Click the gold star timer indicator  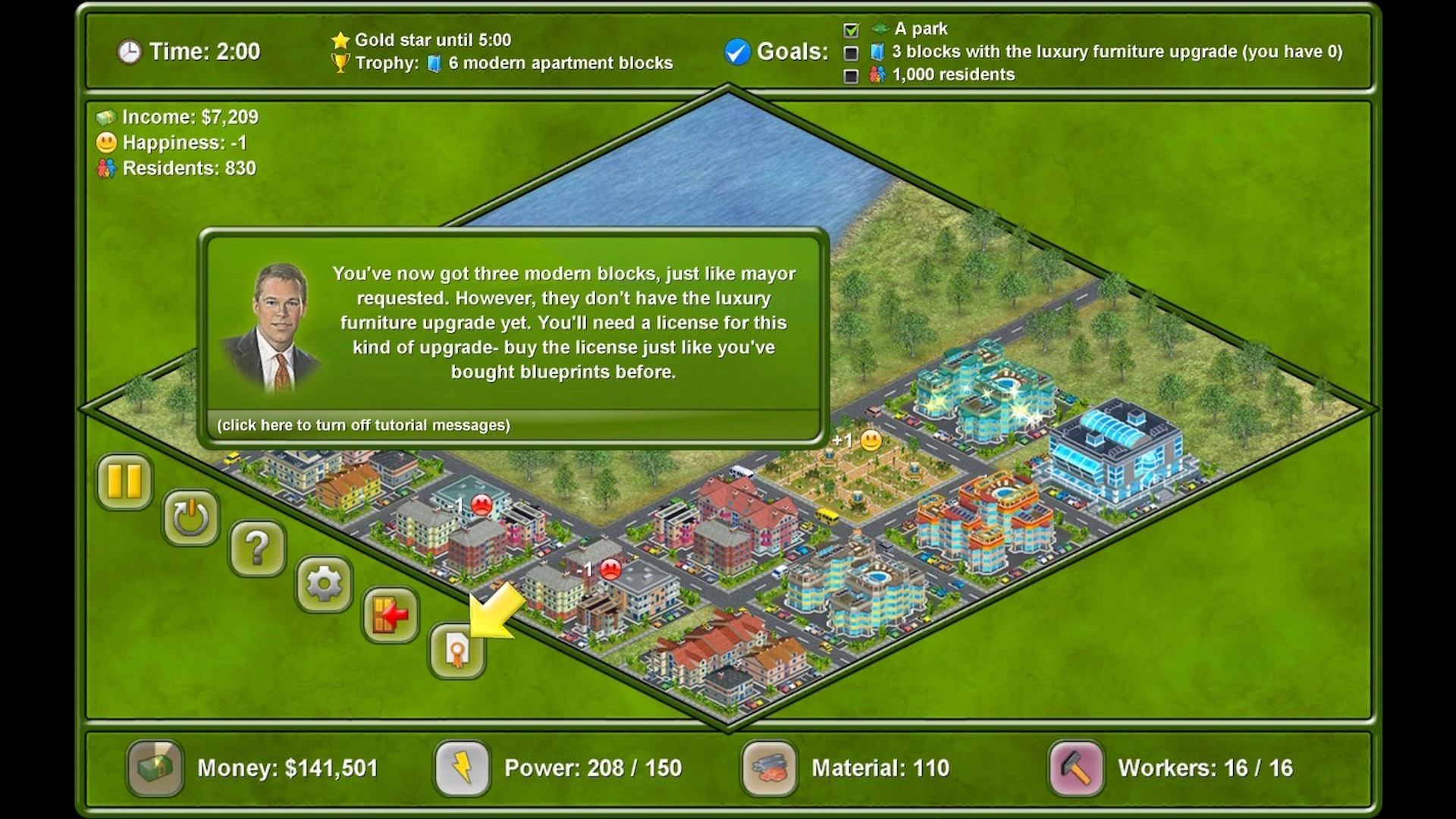coord(340,39)
